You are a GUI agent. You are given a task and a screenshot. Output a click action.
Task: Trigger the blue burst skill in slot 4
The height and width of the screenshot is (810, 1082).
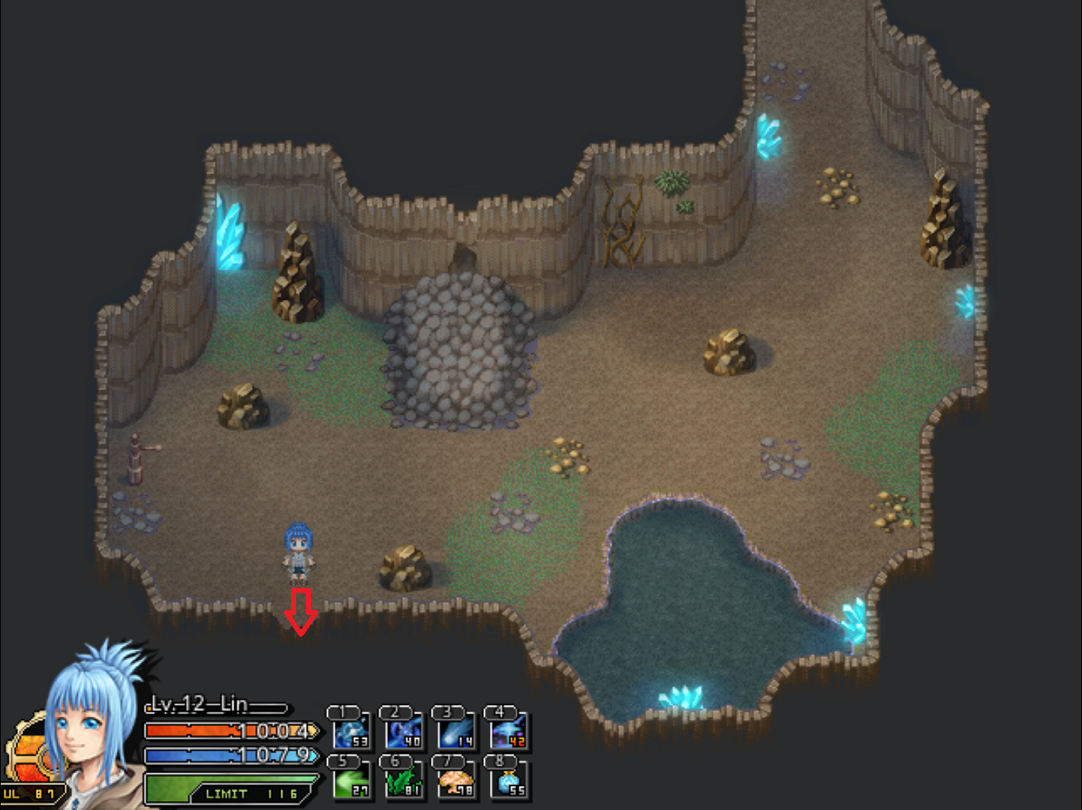(x=509, y=732)
